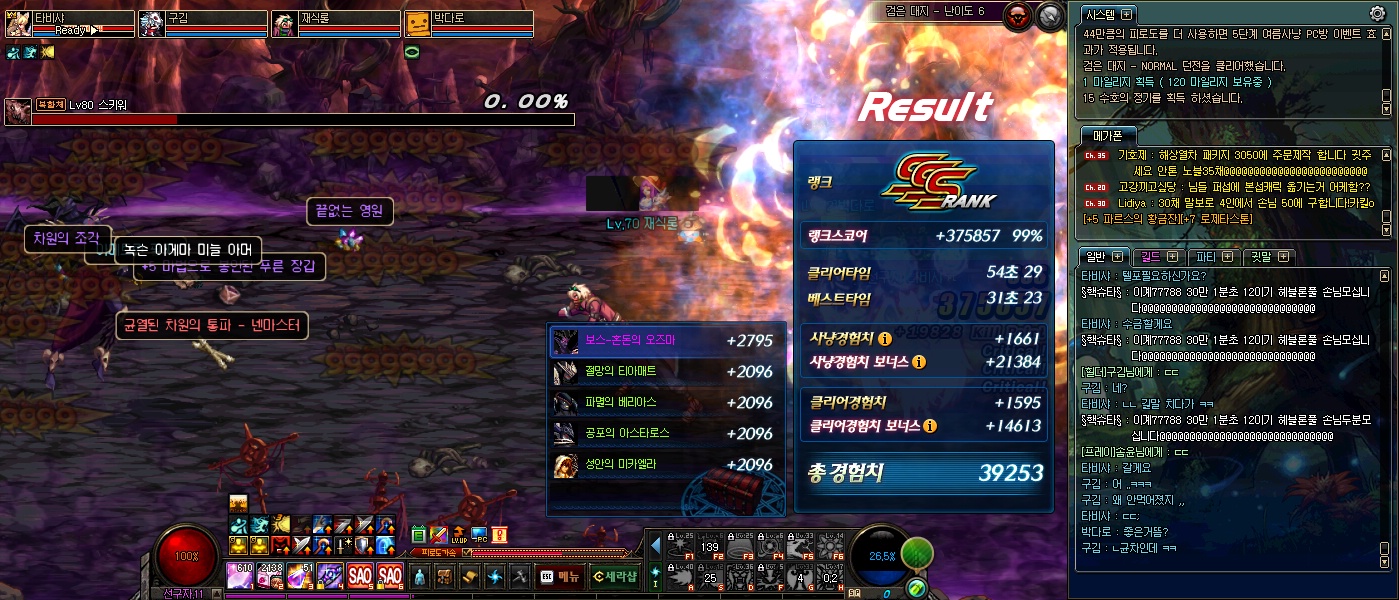Open the 세라샵 cash shop
This screenshot has height=600, width=1399.
613,576
